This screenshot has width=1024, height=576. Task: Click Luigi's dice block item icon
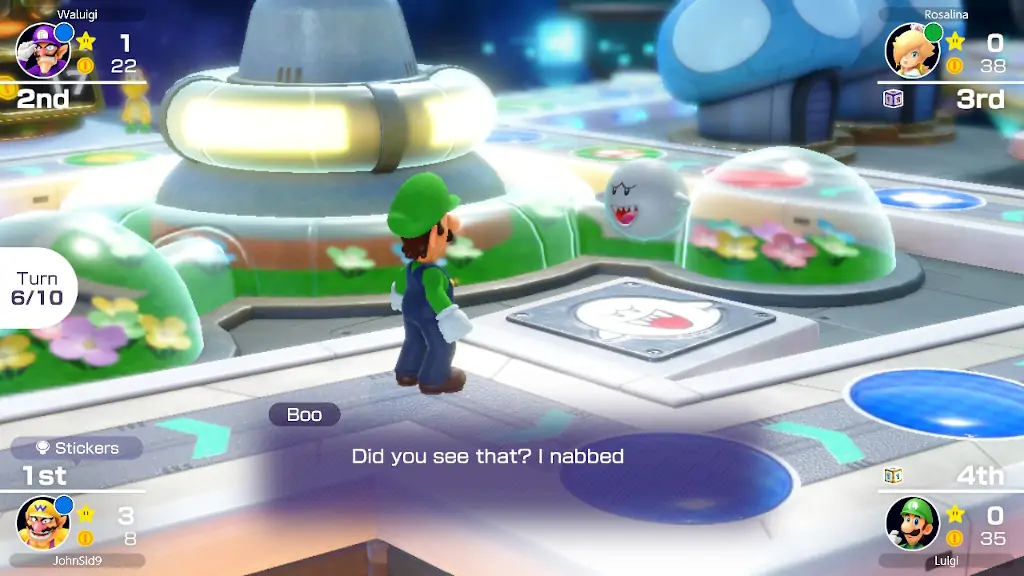click(894, 476)
